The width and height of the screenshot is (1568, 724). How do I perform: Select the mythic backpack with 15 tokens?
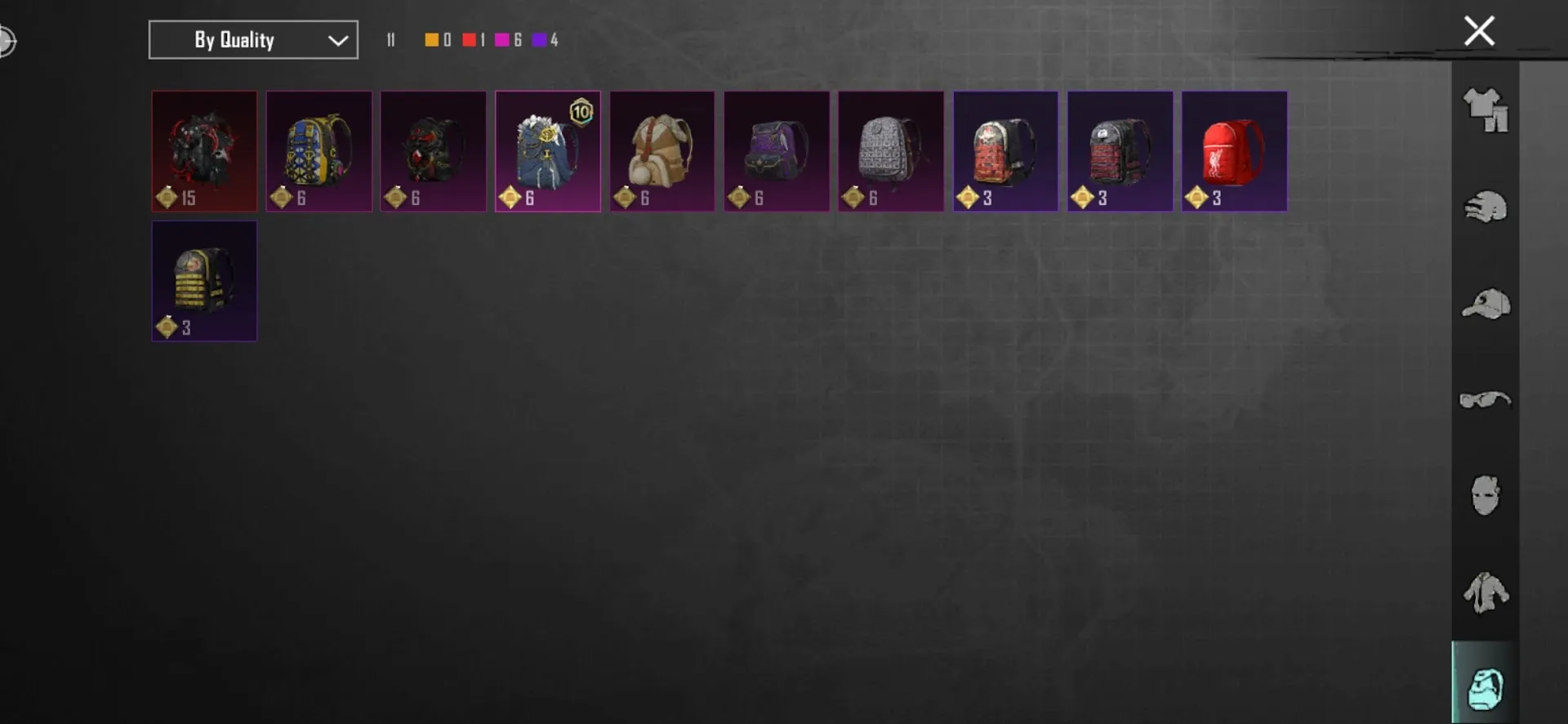(203, 151)
